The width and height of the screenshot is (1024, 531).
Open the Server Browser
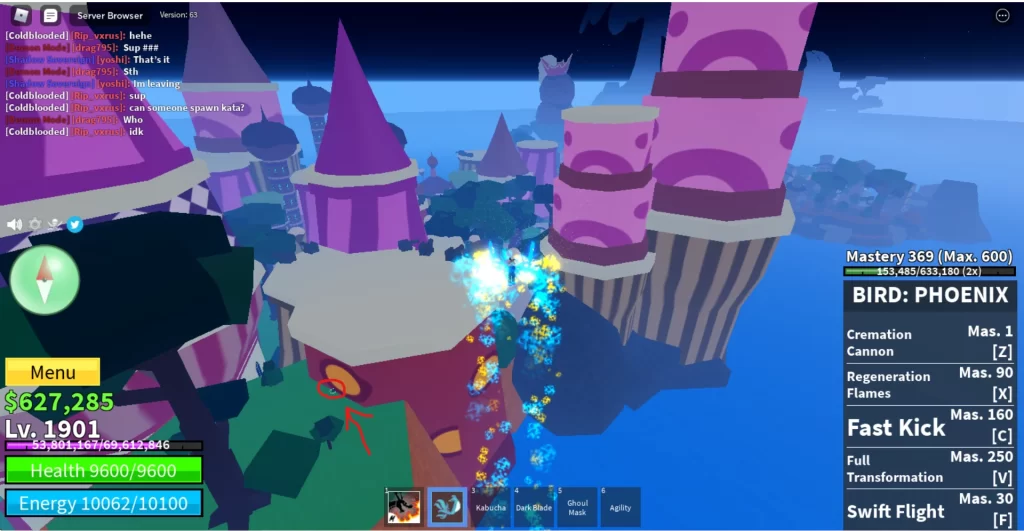point(109,15)
